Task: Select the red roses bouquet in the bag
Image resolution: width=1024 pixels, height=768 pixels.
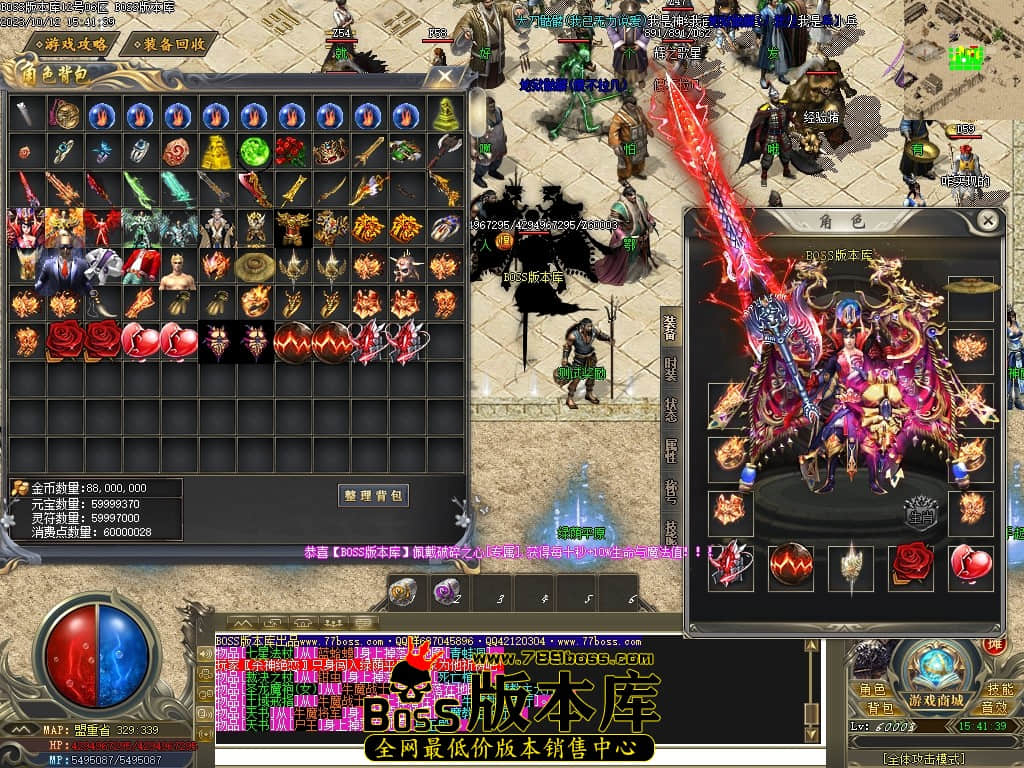Action: (292, 152)
